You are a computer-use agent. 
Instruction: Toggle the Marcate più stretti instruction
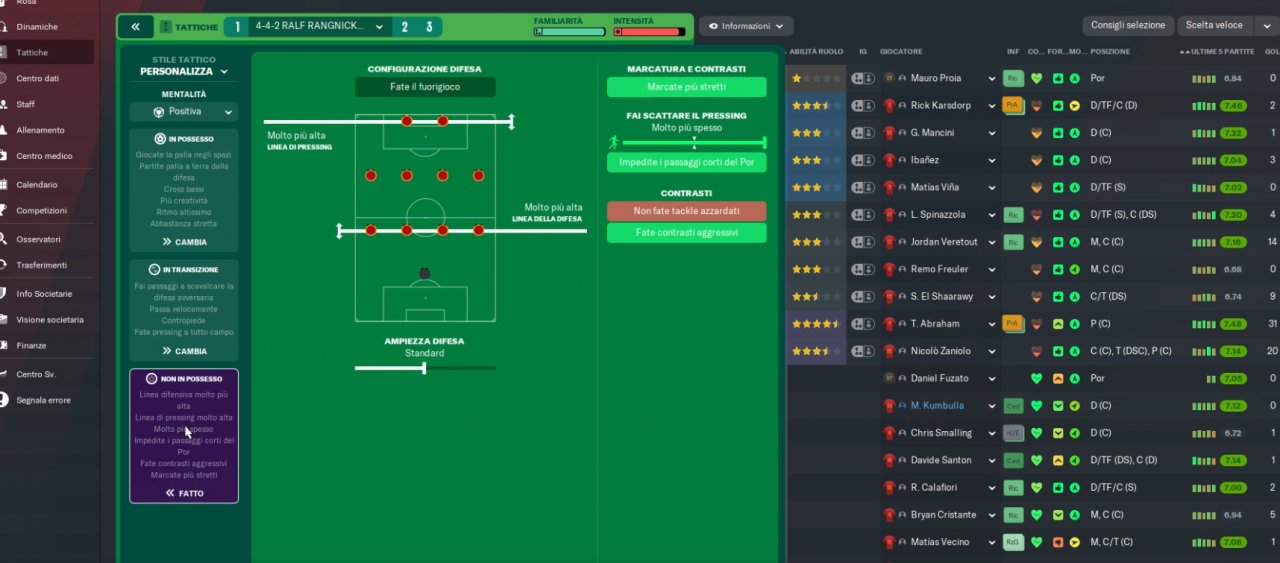(x=686, y=87)
